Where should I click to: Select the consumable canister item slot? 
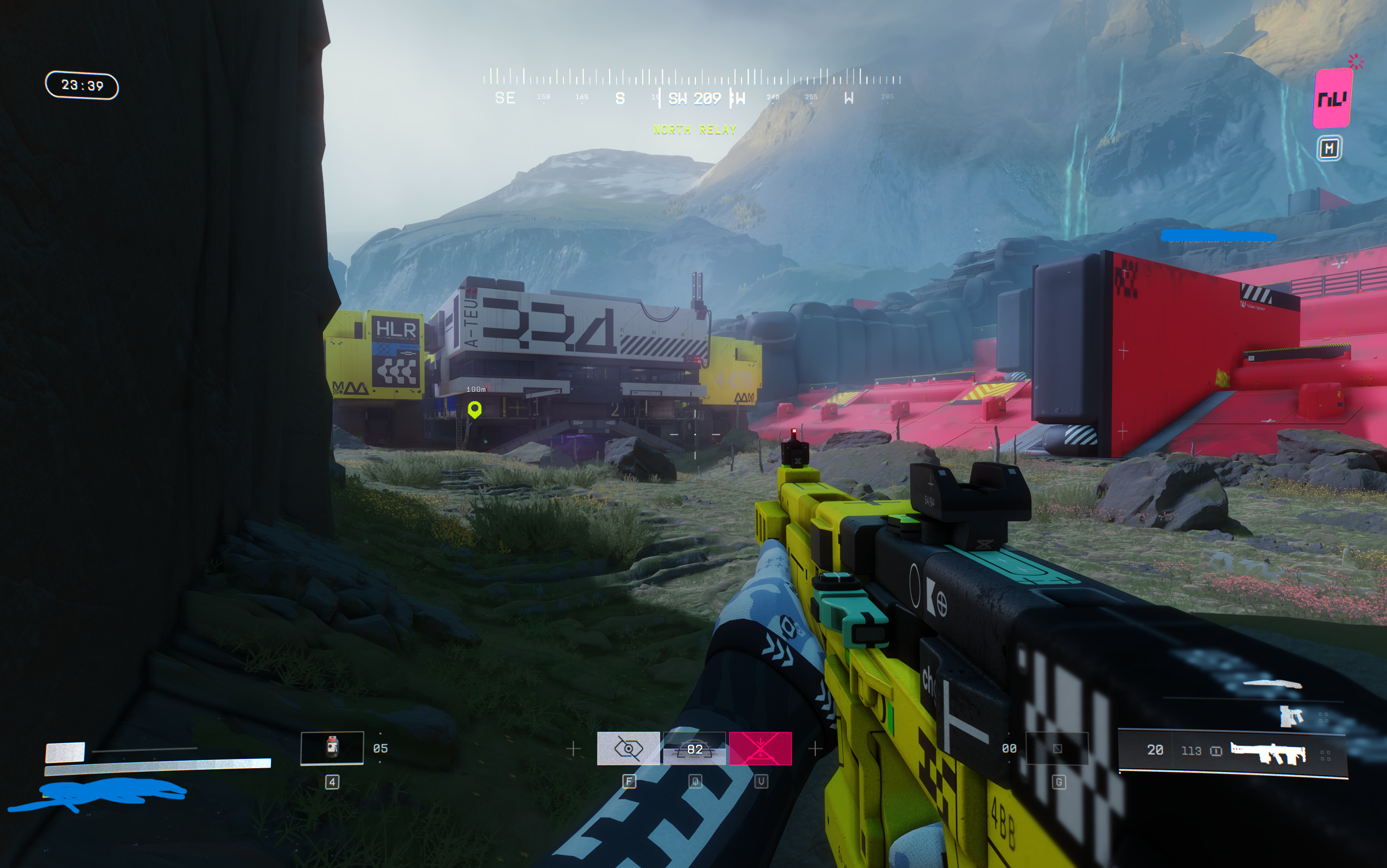tap(332, 747)
